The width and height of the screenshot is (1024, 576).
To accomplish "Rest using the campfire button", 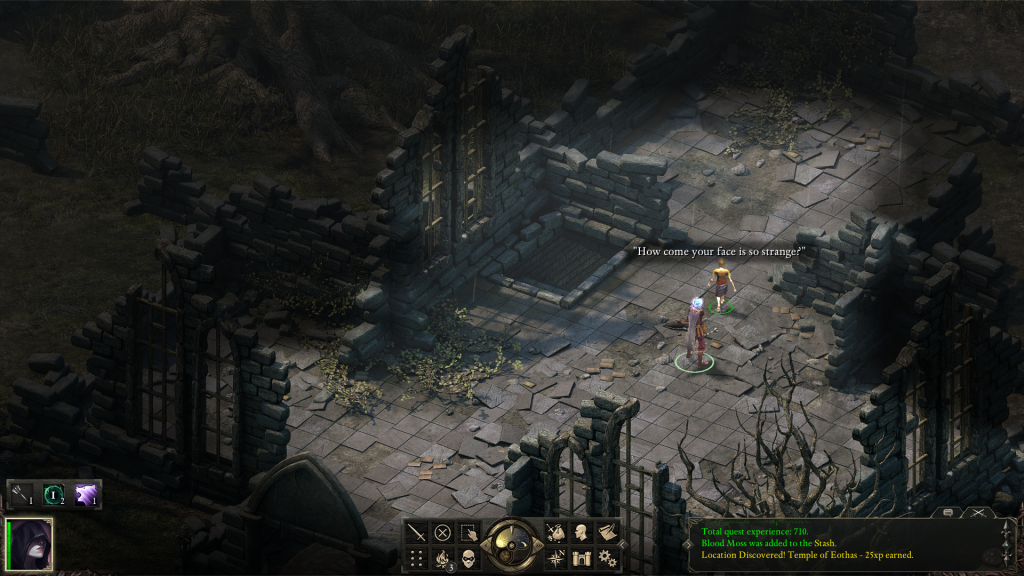I will (442, 558).
